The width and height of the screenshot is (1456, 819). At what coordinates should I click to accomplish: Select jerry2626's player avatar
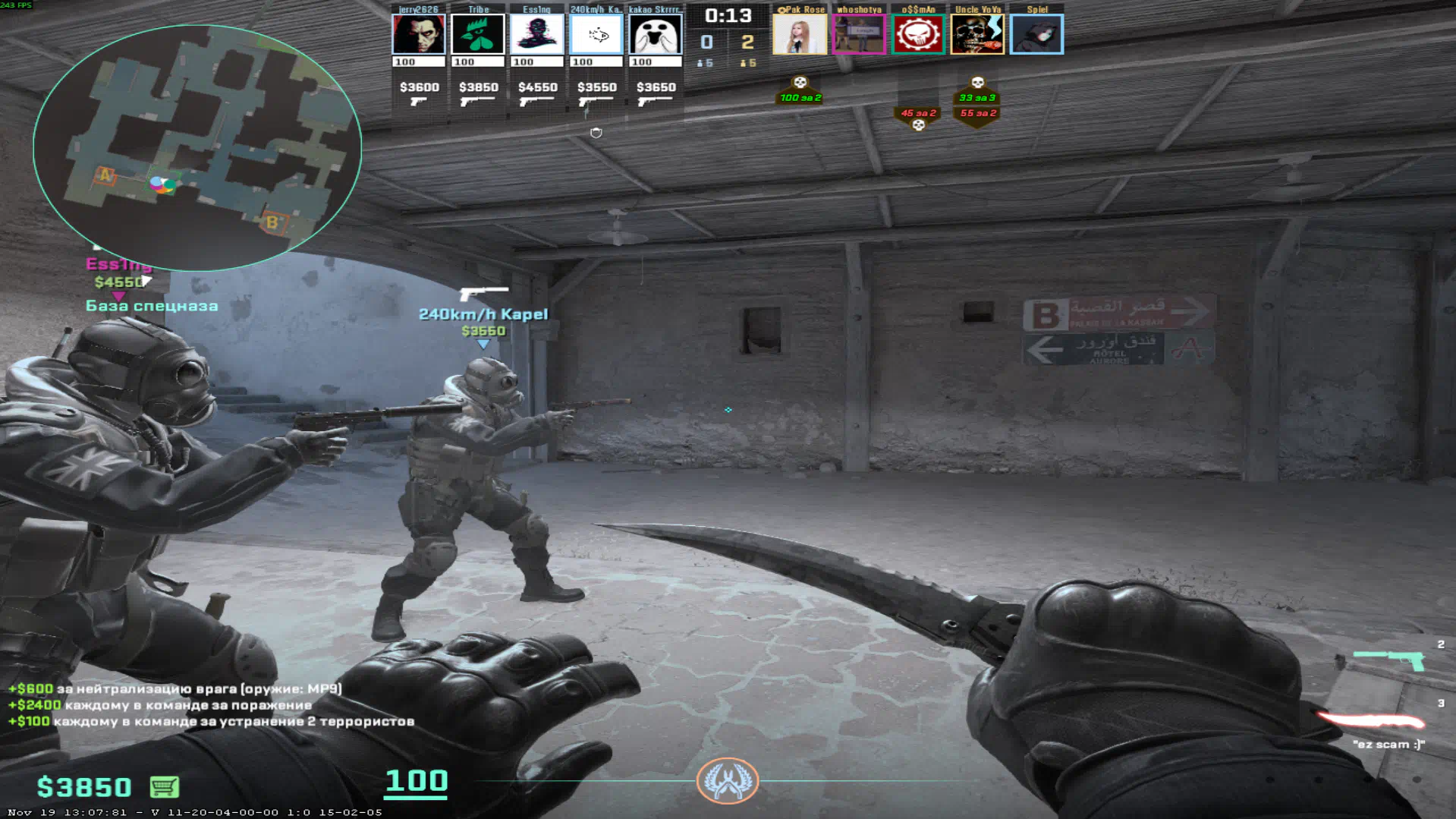pyautogui.click(x=418, y=35)
